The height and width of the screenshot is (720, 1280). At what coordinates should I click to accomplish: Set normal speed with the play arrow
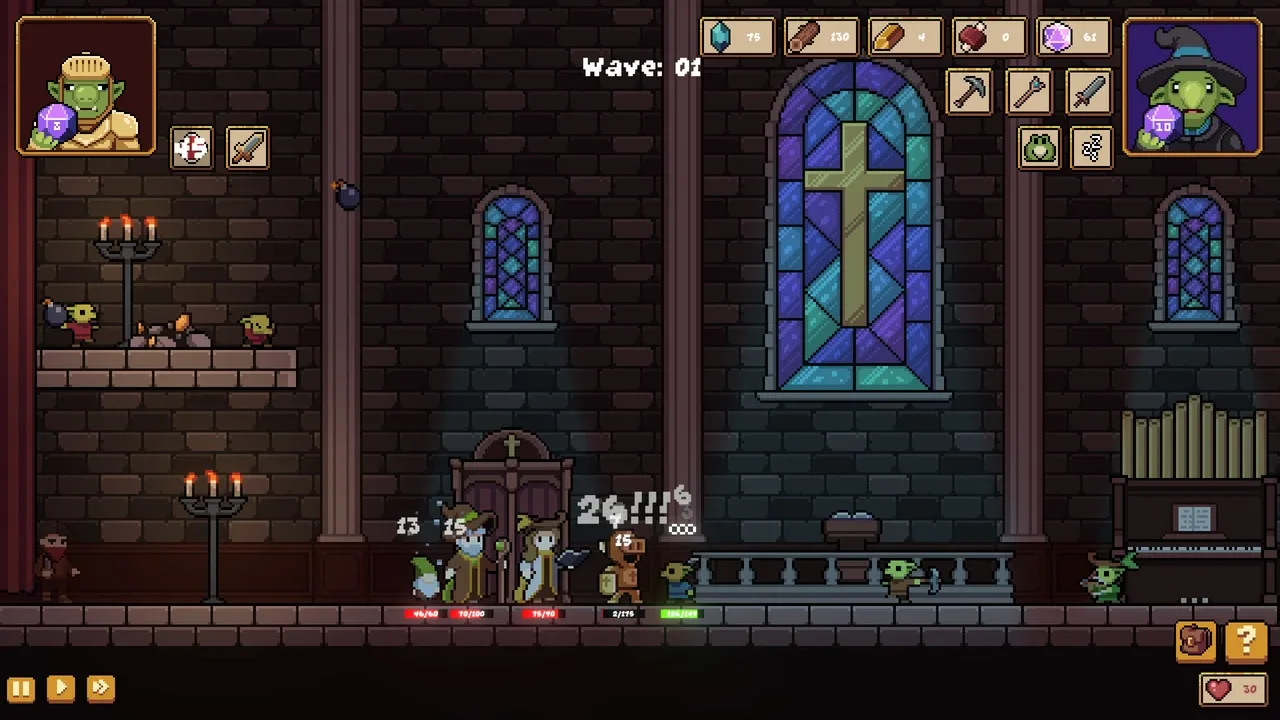click(60, 688)
